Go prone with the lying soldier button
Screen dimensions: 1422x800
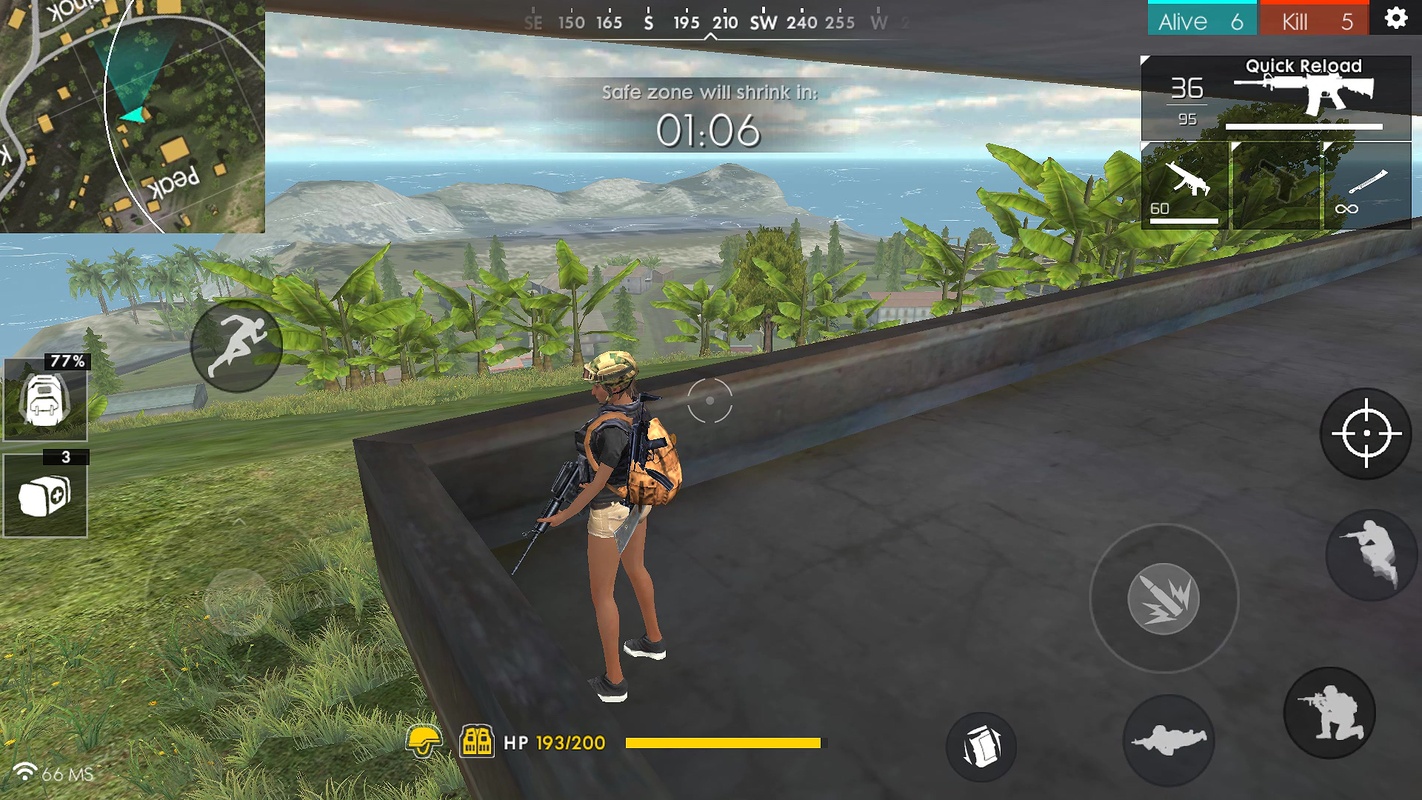click(1168, 740)
